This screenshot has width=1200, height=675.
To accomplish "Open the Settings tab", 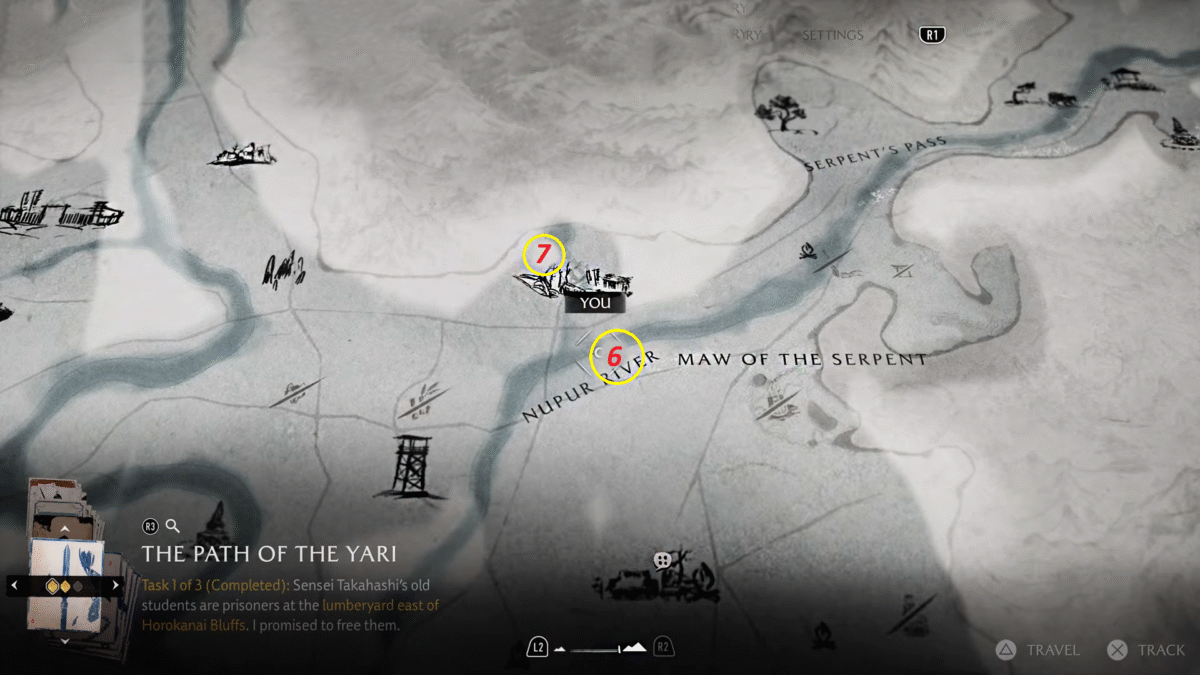I will click(x=832, y=35).
